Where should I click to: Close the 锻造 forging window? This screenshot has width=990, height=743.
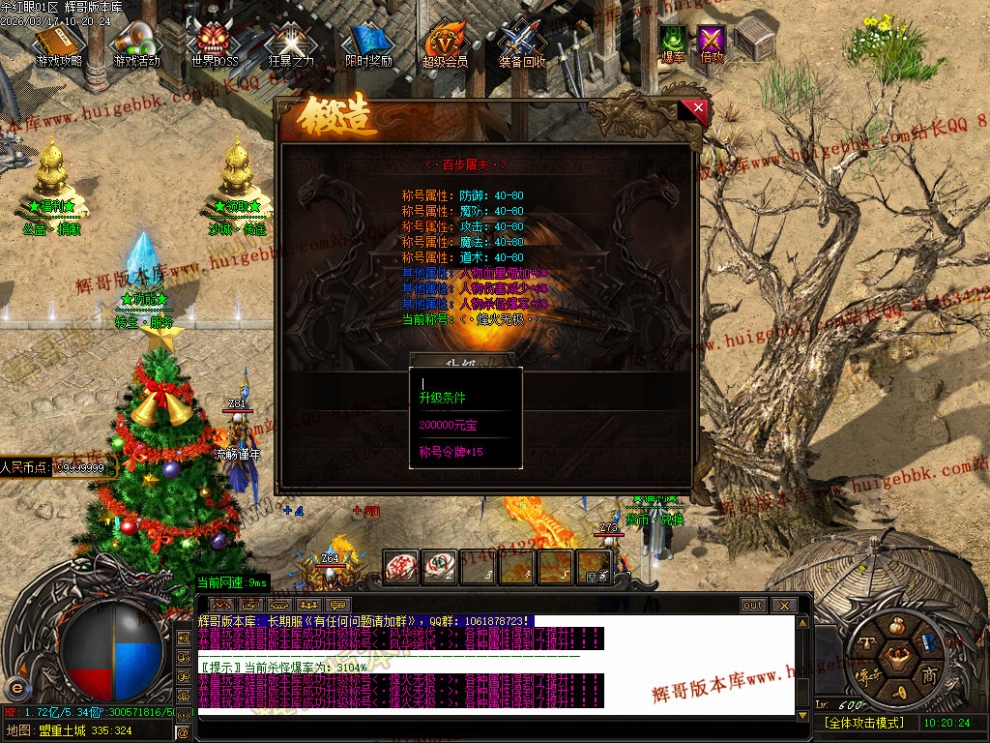pos(698,109)
